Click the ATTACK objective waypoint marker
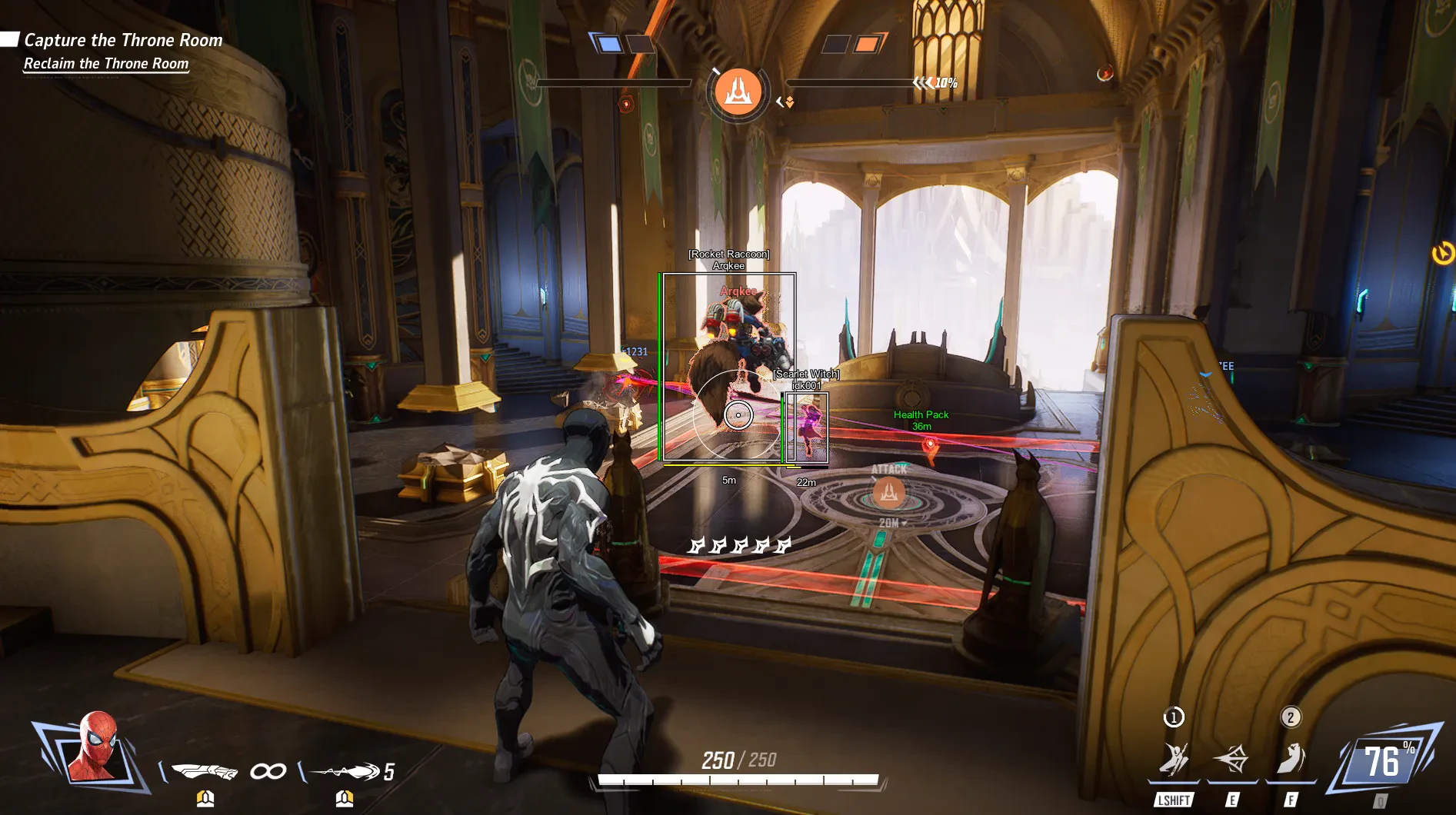1456x815 pixels. pos(889,493)
